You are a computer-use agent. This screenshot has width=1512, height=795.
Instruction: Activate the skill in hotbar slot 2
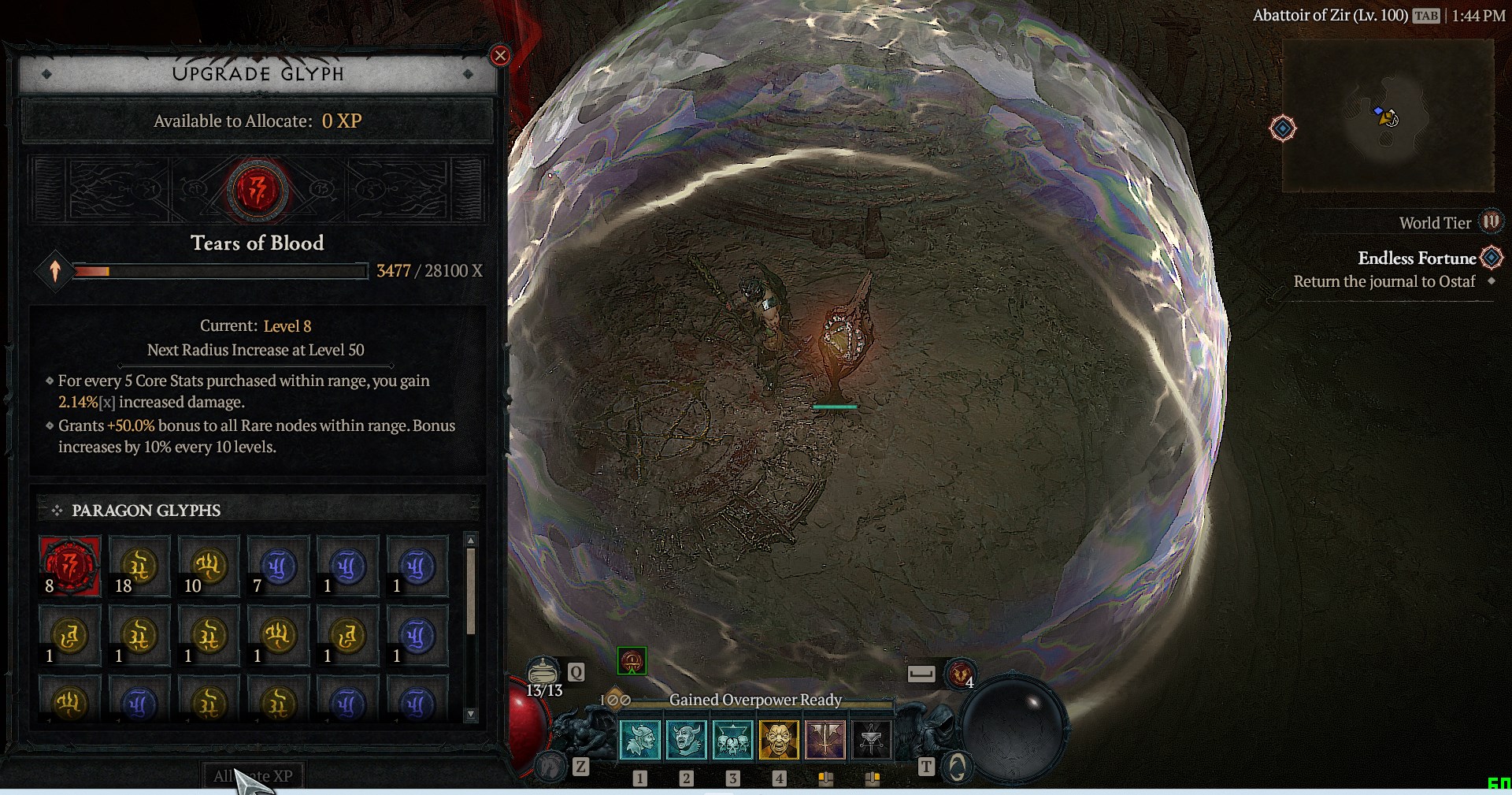point(687,740)
